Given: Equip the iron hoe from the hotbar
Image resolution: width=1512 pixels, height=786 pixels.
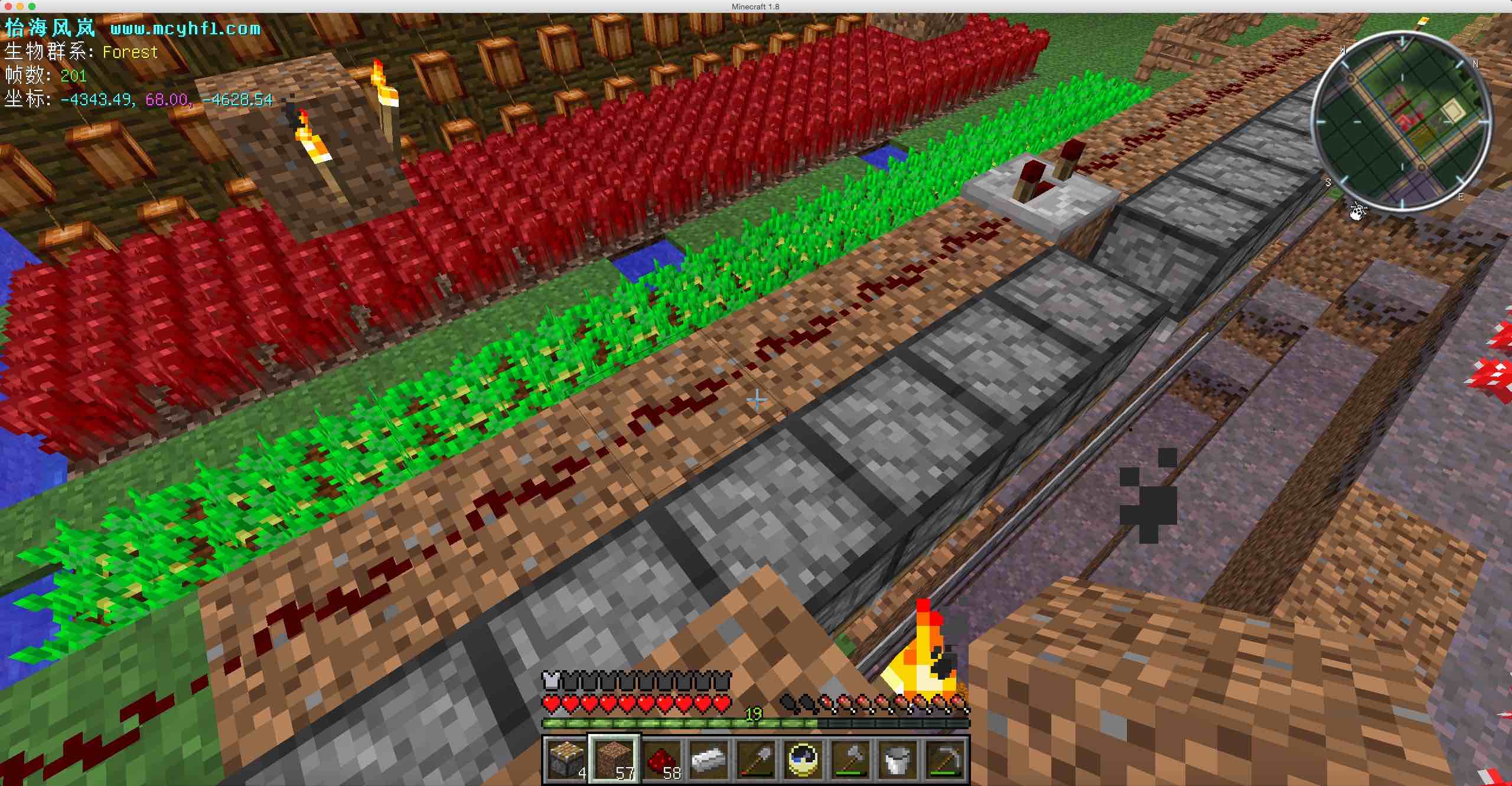Looking at the screenshot, I should coord(944,759).
